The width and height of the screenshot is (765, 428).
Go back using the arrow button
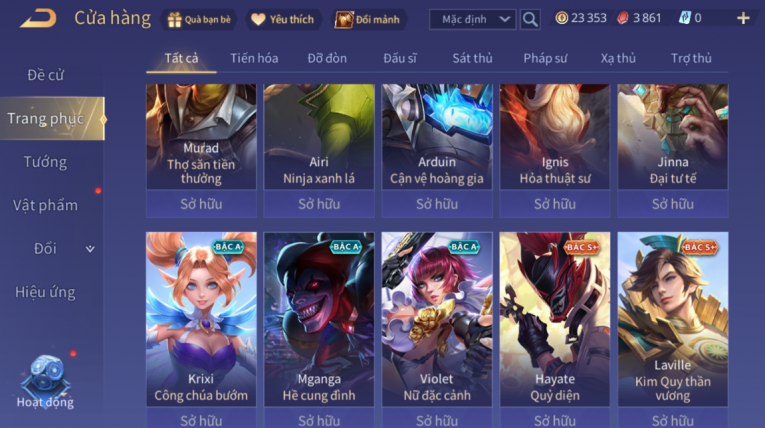[38, 18]
